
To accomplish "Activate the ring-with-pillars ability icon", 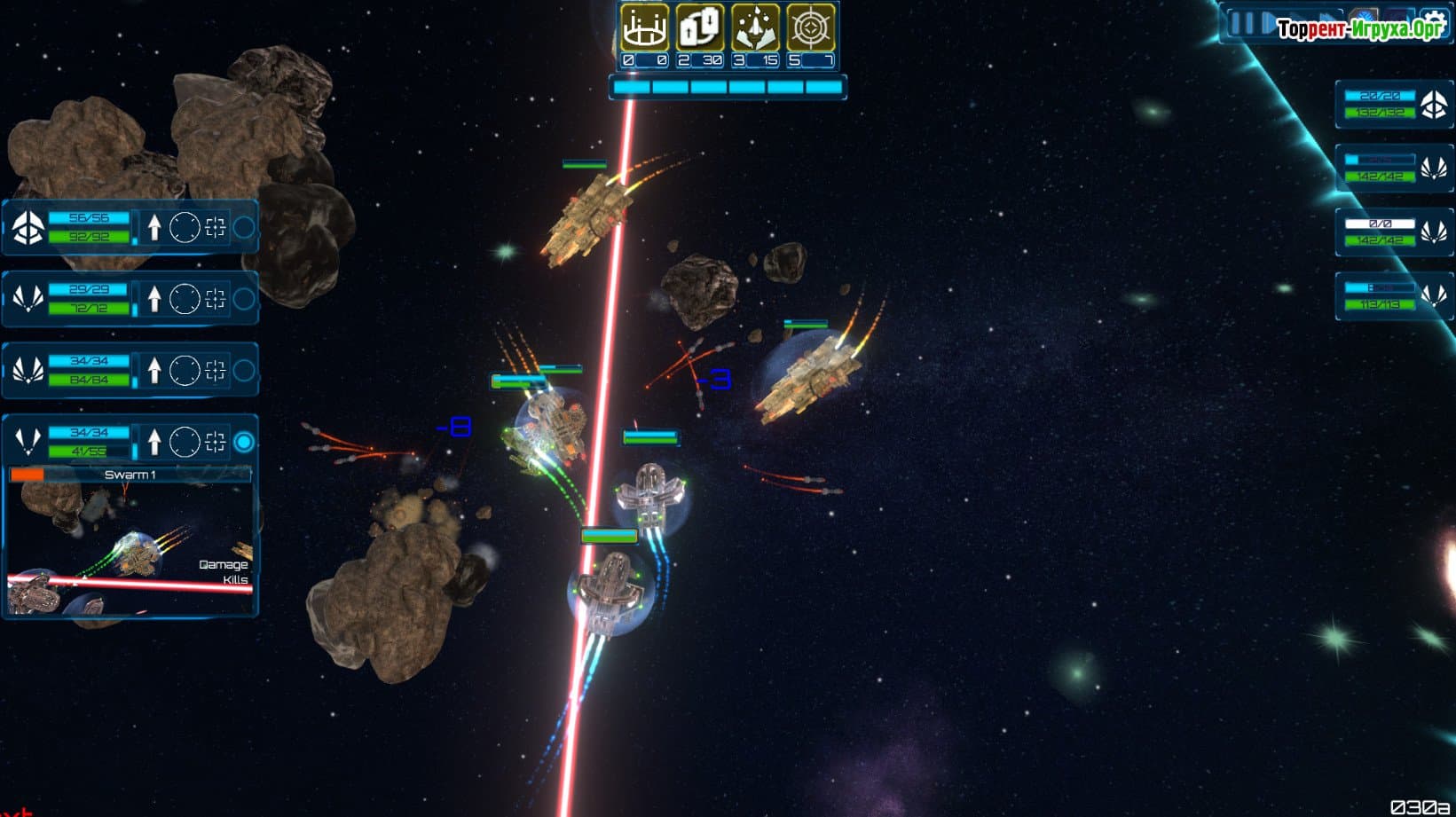I will tap(644, 27).
